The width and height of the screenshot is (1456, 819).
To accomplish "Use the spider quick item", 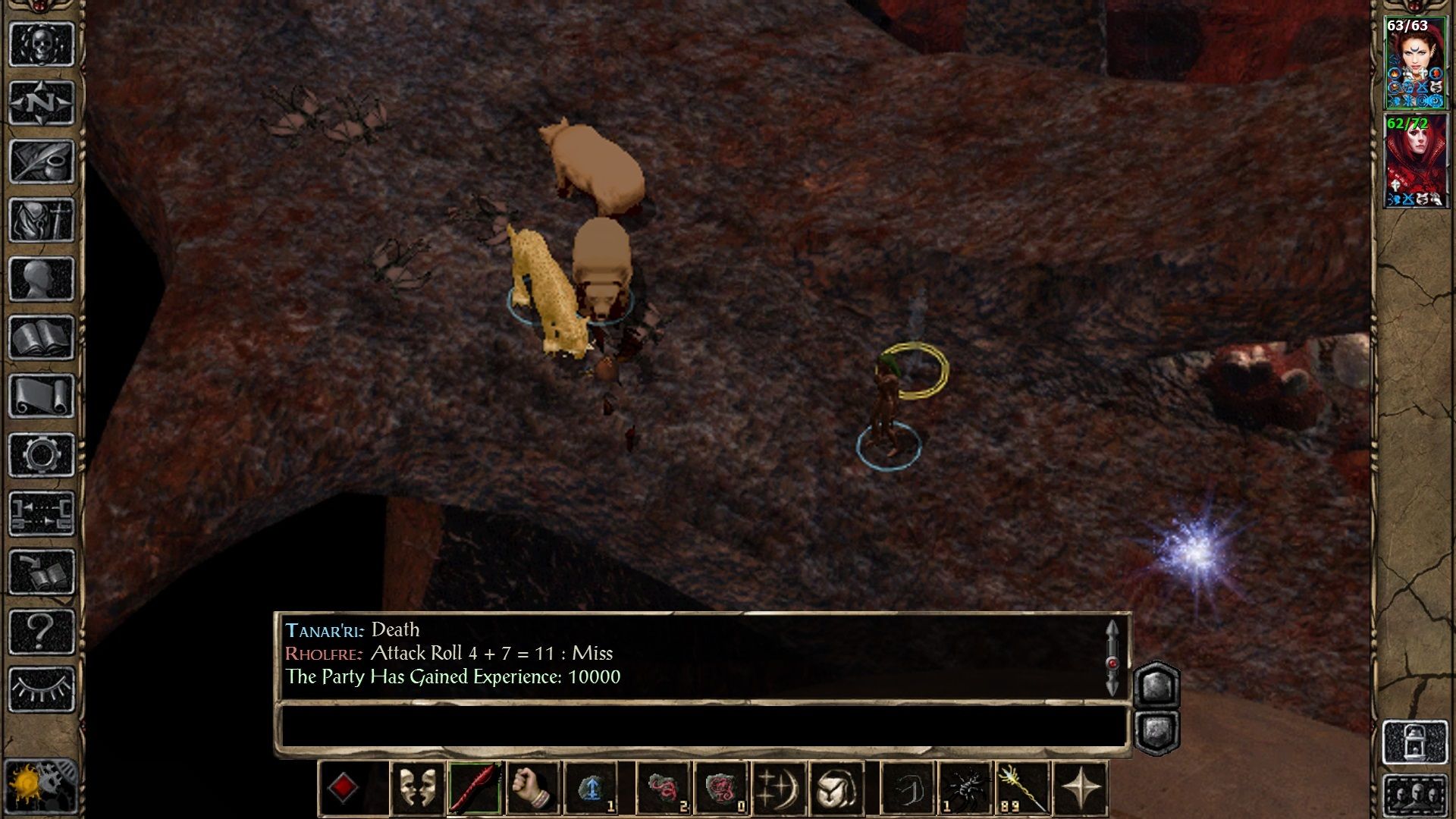I will point(965,788).
